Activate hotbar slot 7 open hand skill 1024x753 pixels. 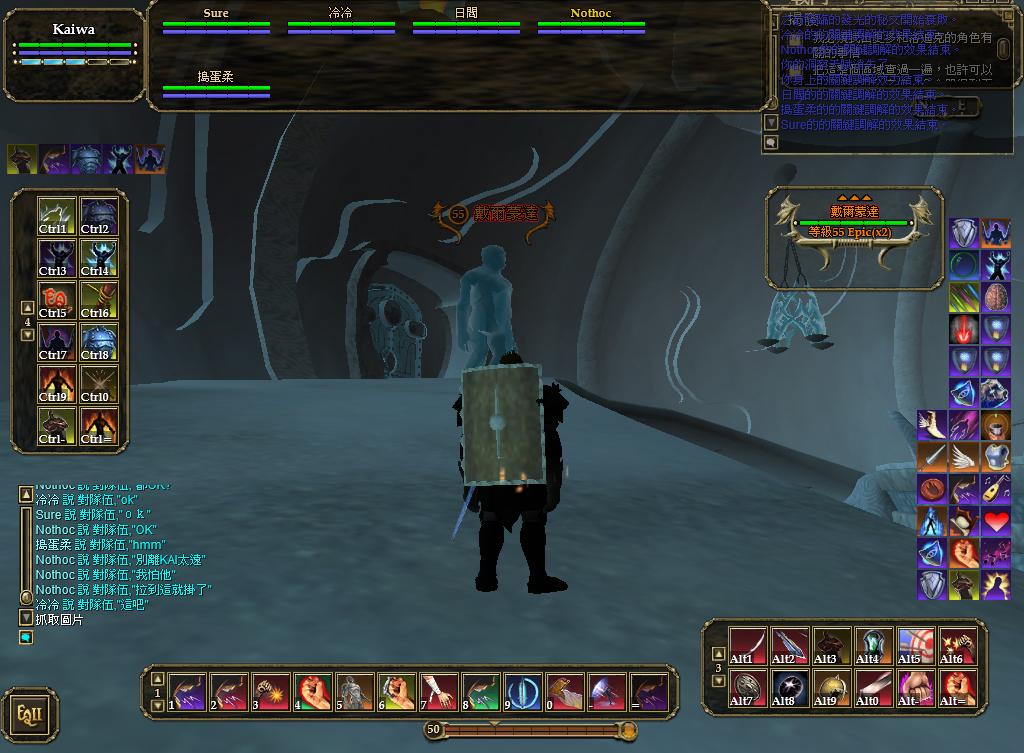439,692
